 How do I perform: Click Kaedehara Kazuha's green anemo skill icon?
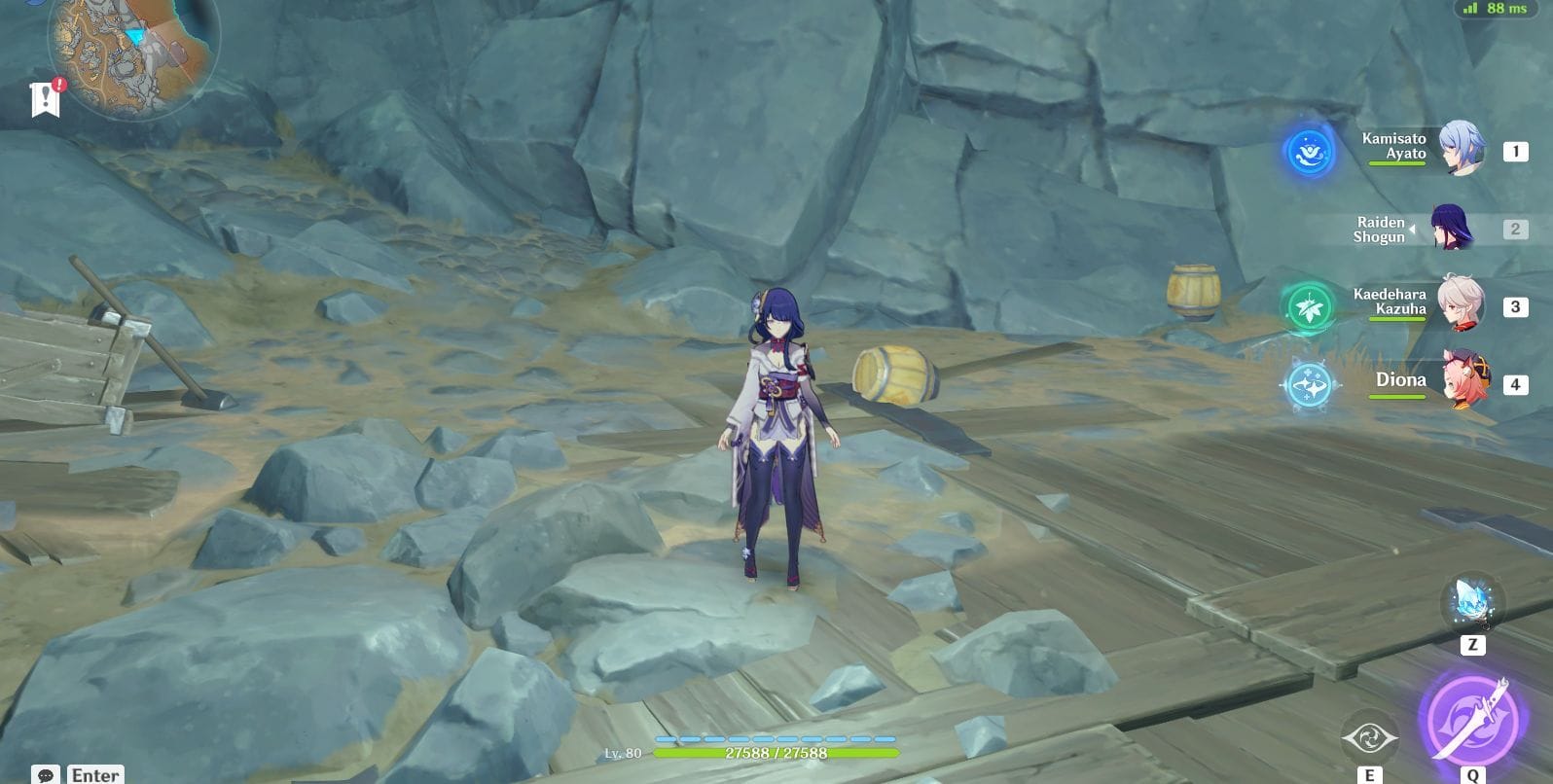[1308, 304]
